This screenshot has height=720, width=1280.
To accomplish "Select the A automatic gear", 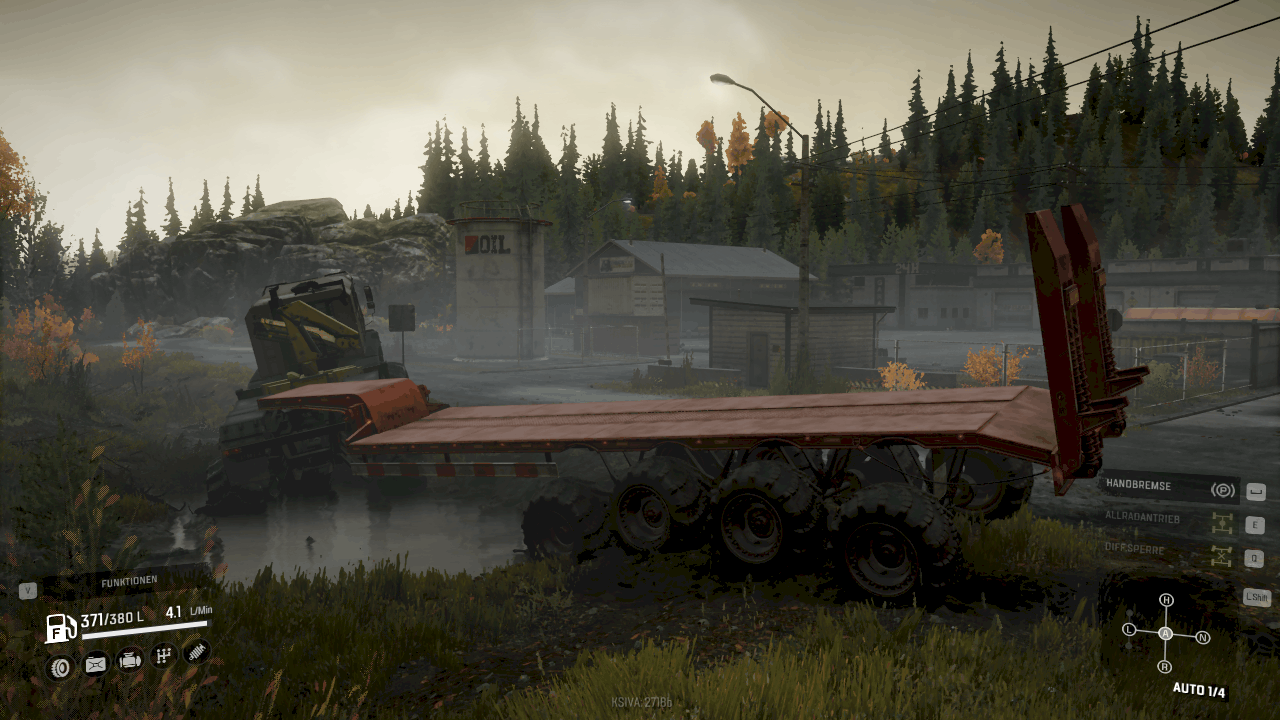I will 1165,634.
